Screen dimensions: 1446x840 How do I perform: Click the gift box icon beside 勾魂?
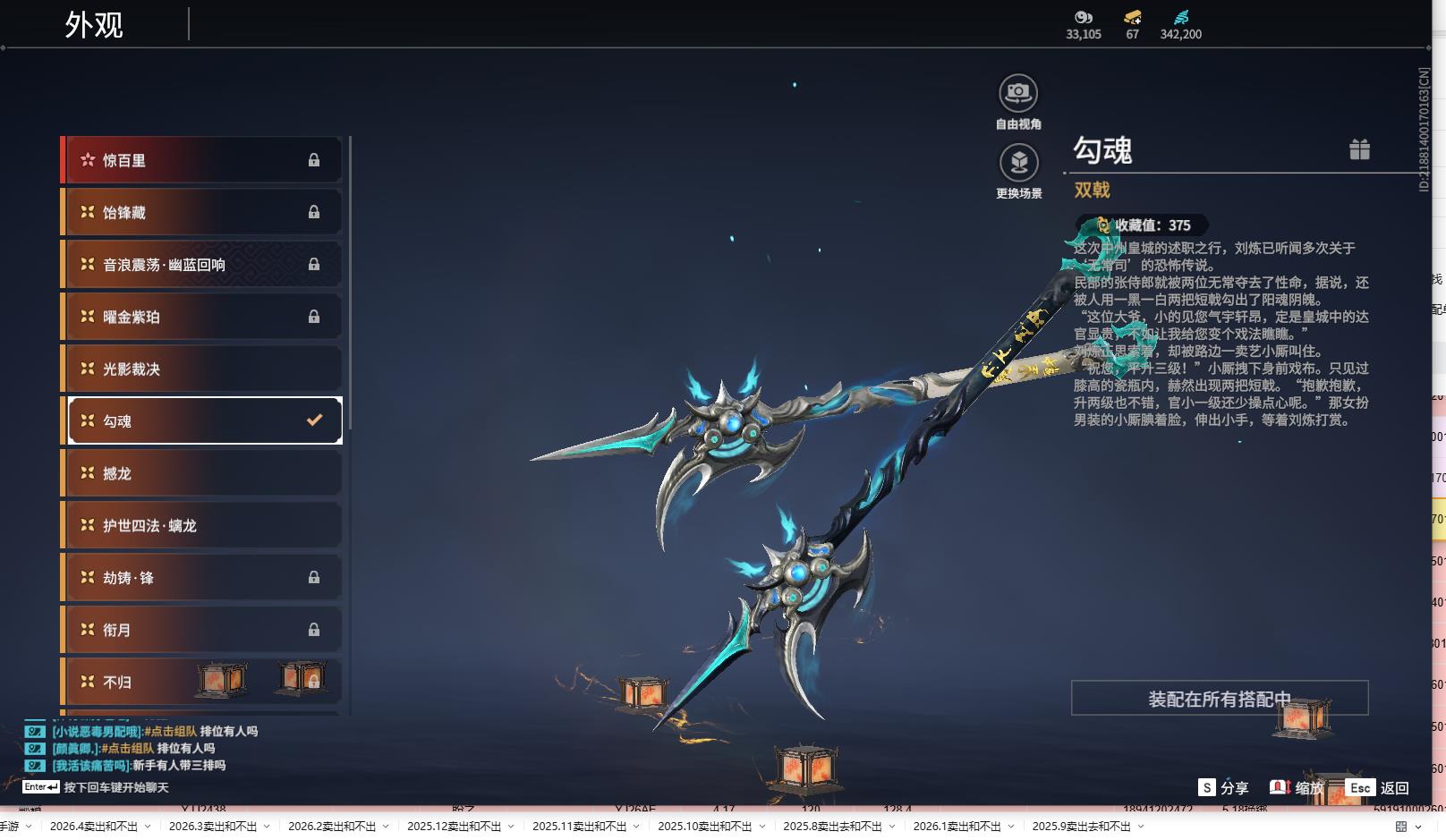click(x=1359, y=149)
